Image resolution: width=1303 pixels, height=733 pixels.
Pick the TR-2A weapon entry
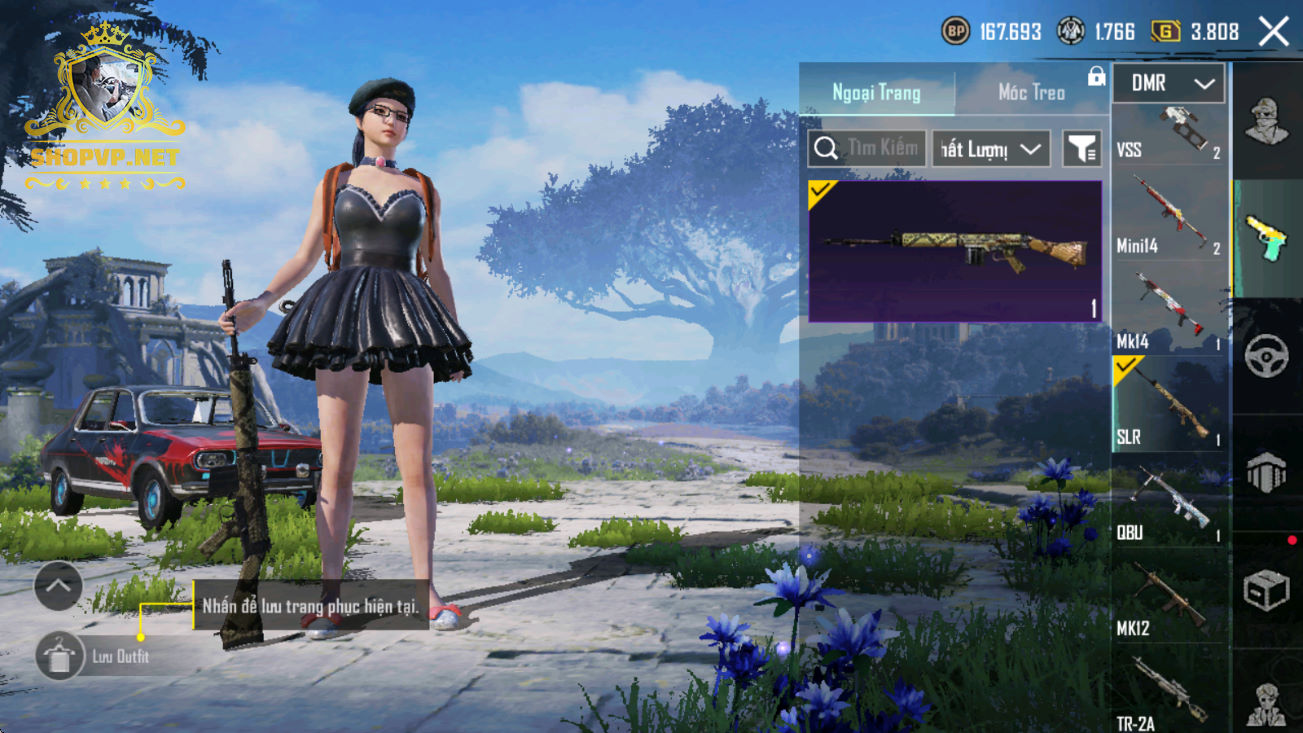point(1169,692)
